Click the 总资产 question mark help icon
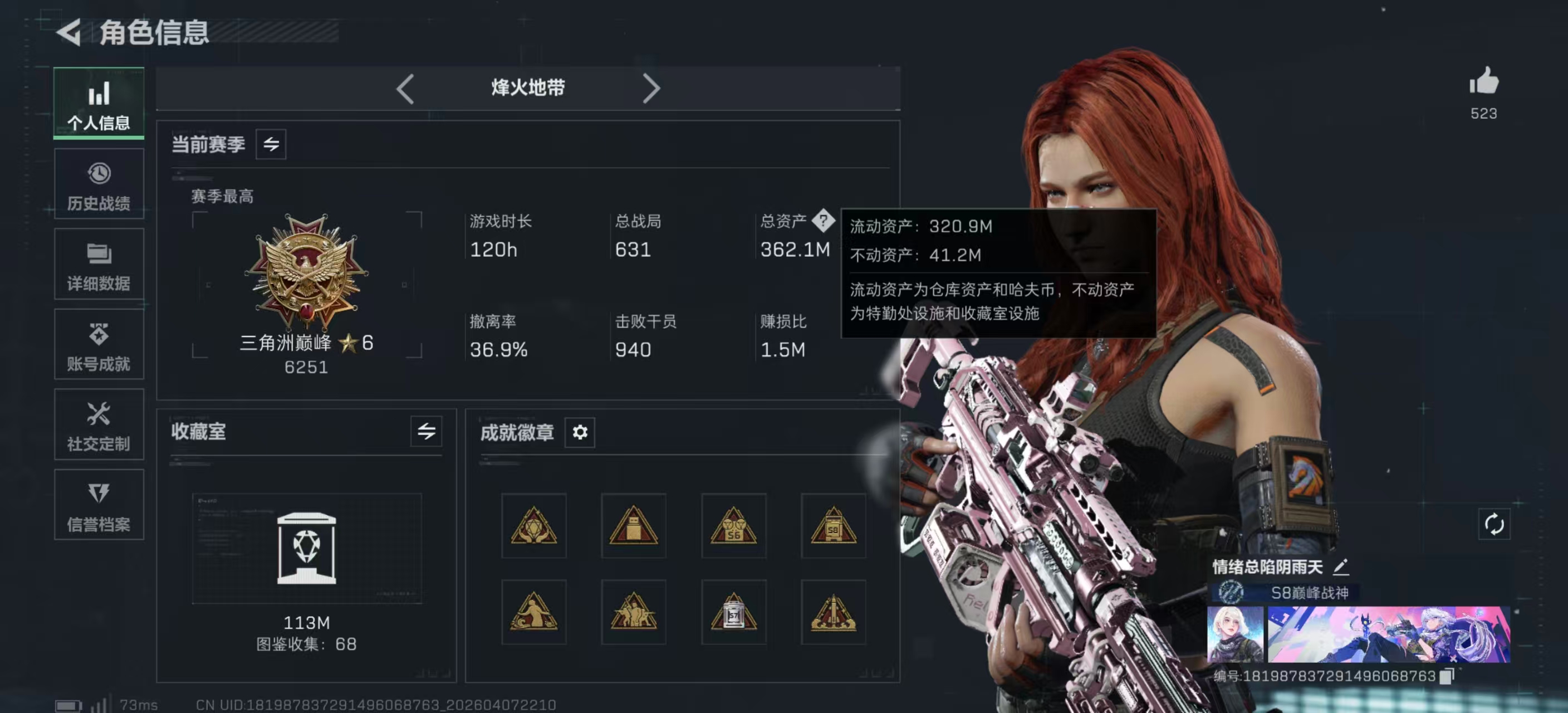 pos(825,222)
